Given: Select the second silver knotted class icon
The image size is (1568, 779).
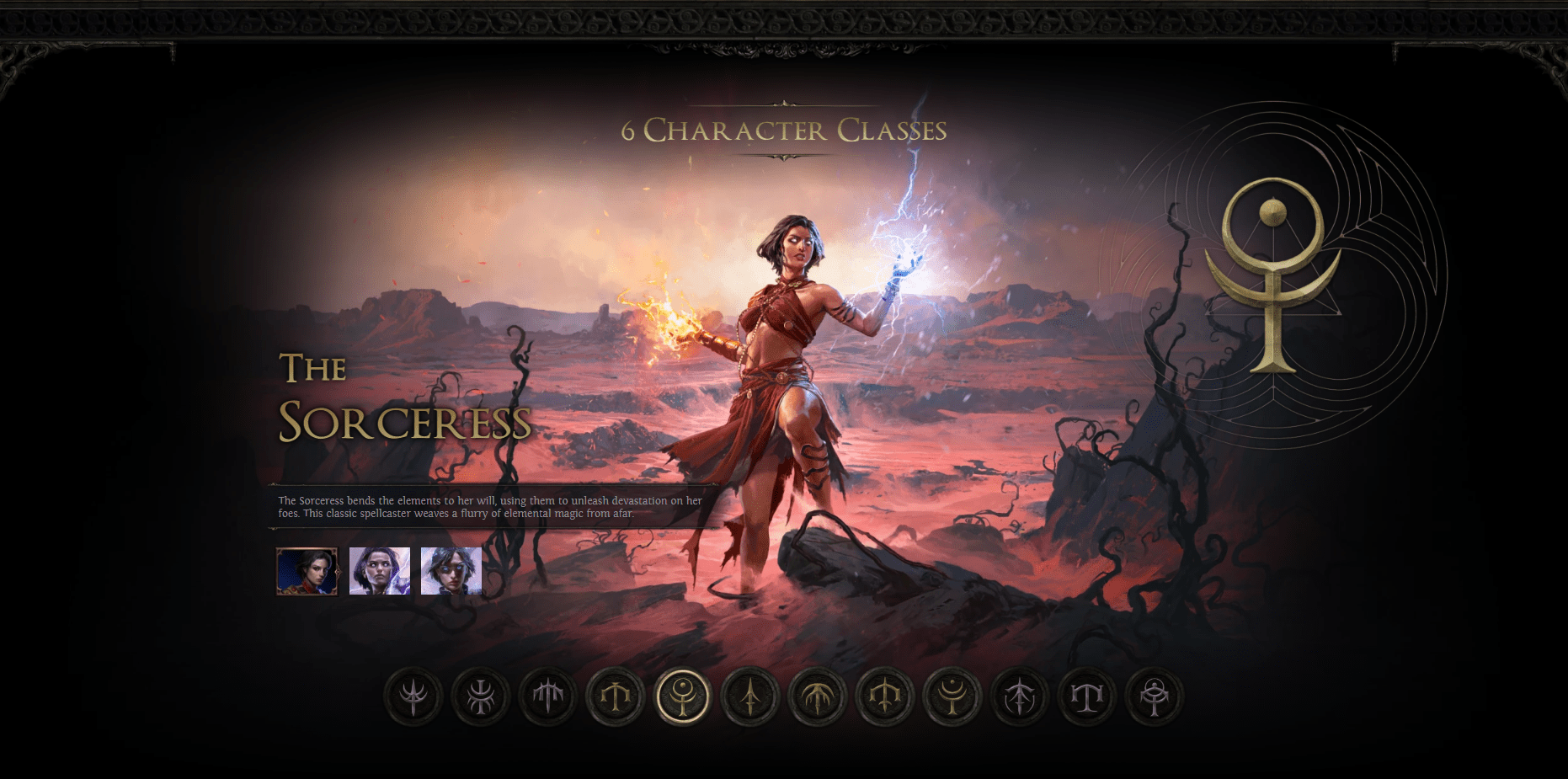Looking at the screenshot, I should pyautogui.click(x=479, y=697).
